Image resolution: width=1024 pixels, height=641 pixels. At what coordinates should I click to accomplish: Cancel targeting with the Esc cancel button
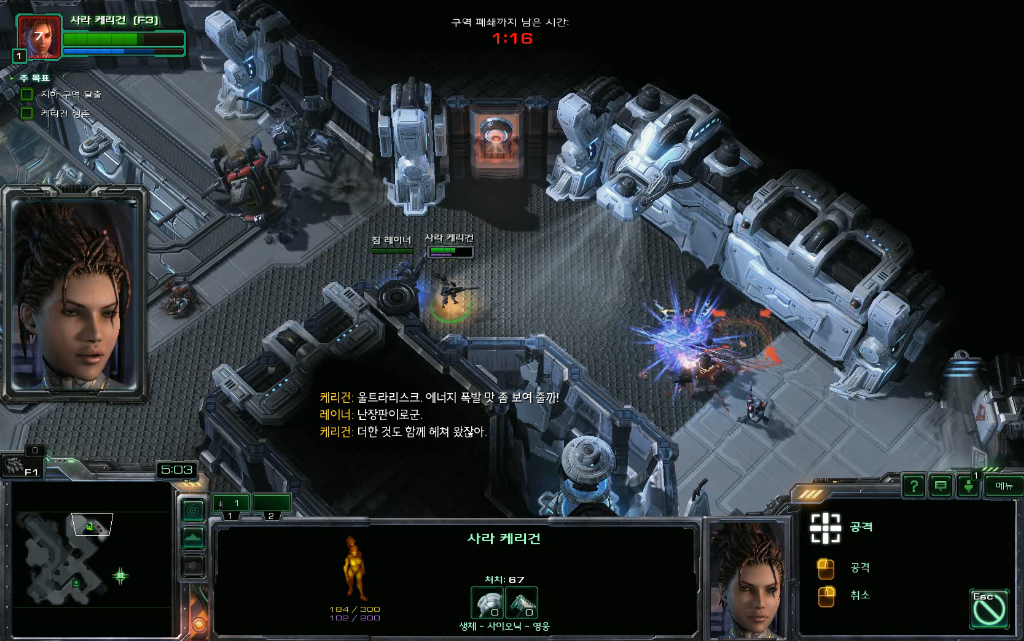point(988,608)
